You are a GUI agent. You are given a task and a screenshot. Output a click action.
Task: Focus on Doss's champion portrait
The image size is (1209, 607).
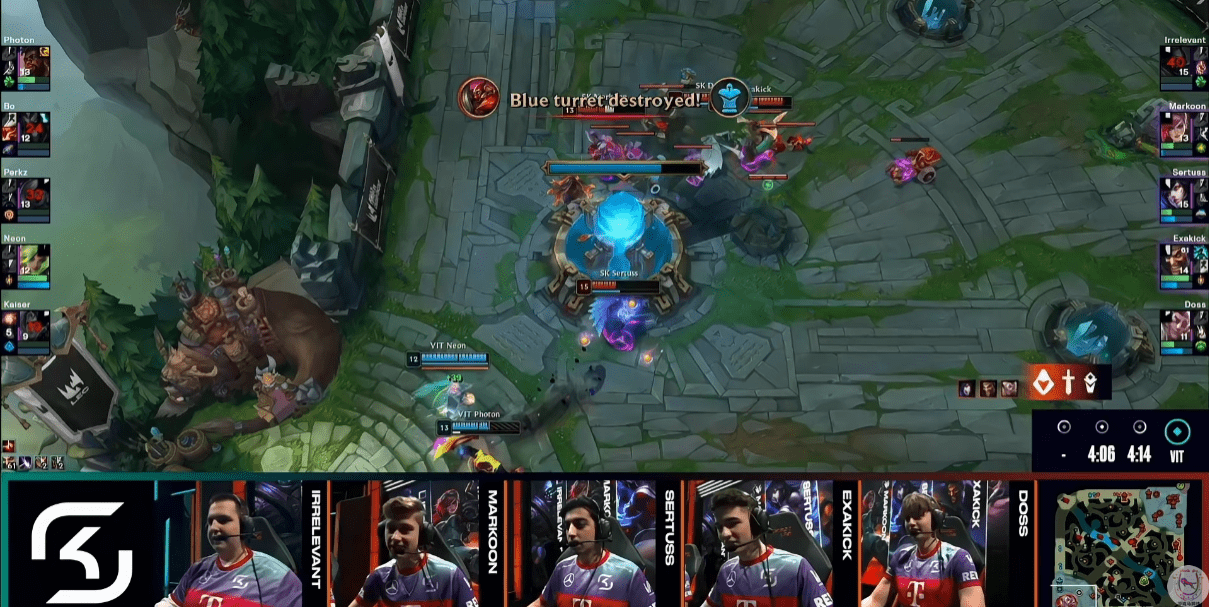(1177, 326)
